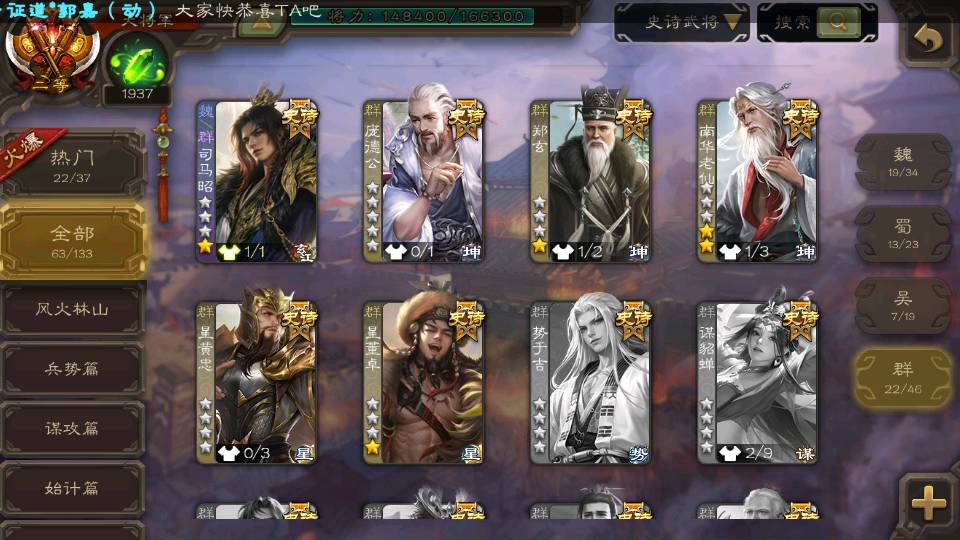Viewport: 960px width, 540px height.
Task: Click the 搜索 search button
Action: (x=817, y=22)
